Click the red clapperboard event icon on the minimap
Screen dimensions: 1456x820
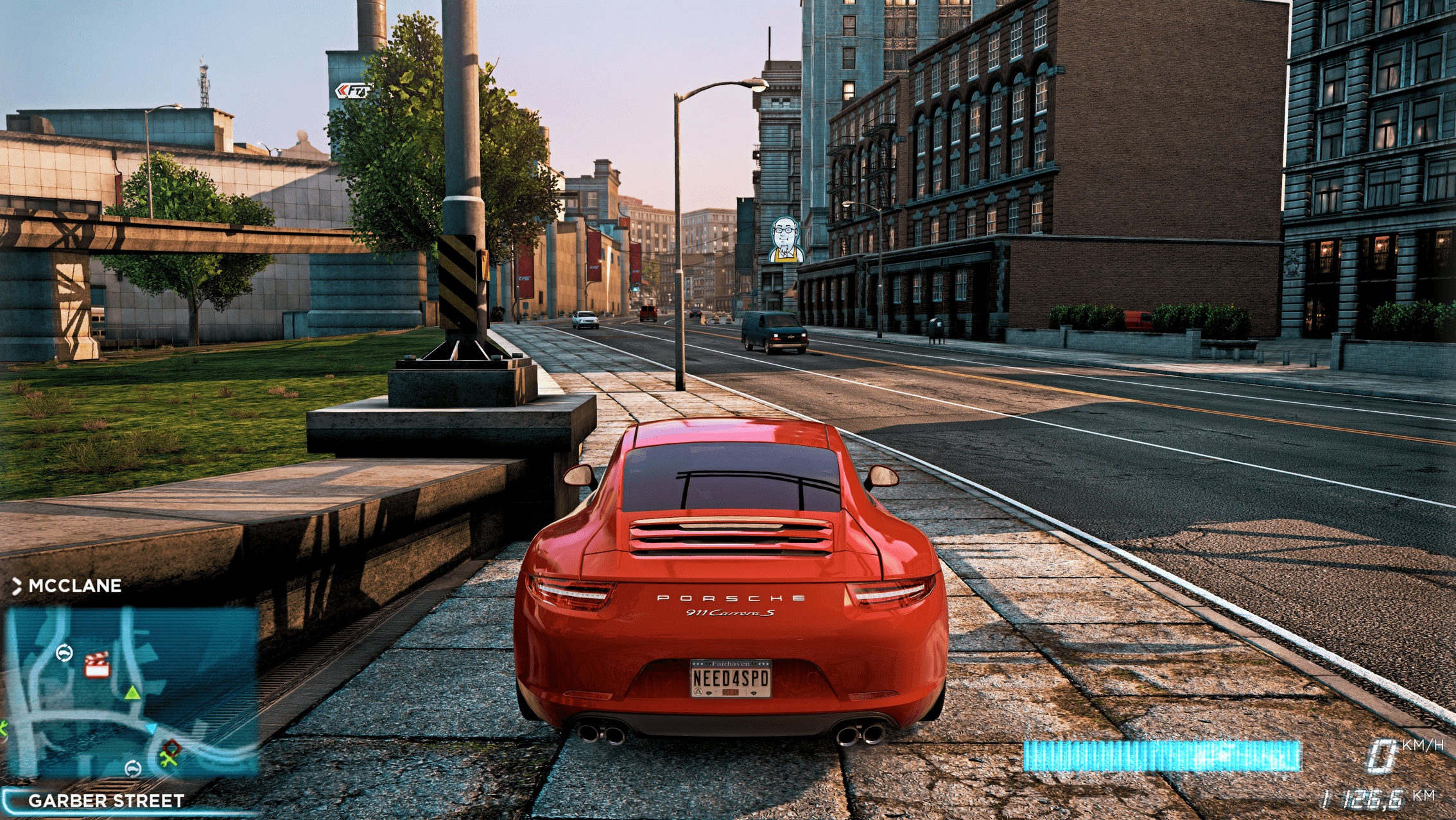point(96,664)
